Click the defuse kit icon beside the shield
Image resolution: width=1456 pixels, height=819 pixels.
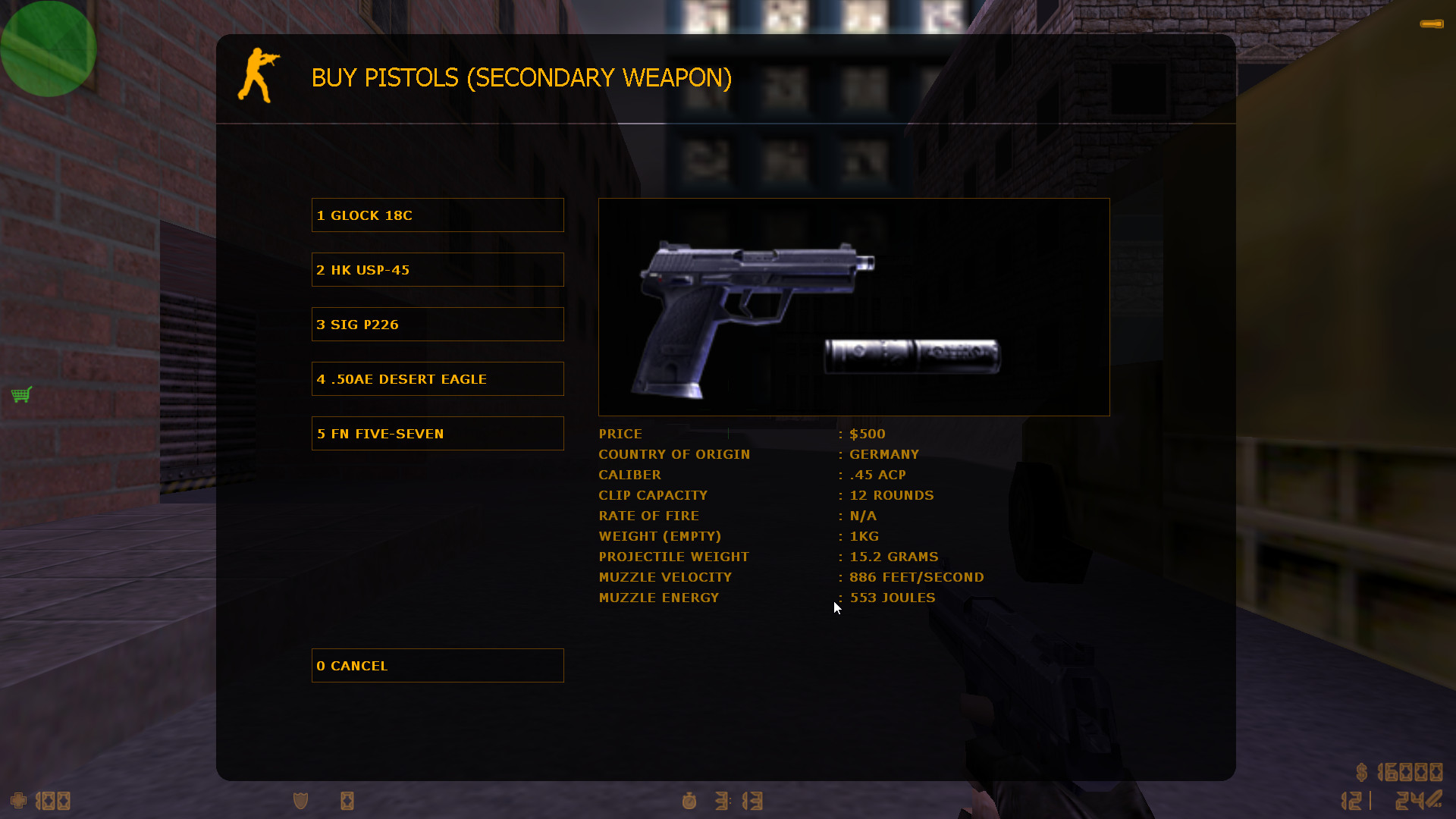[347, 800]
